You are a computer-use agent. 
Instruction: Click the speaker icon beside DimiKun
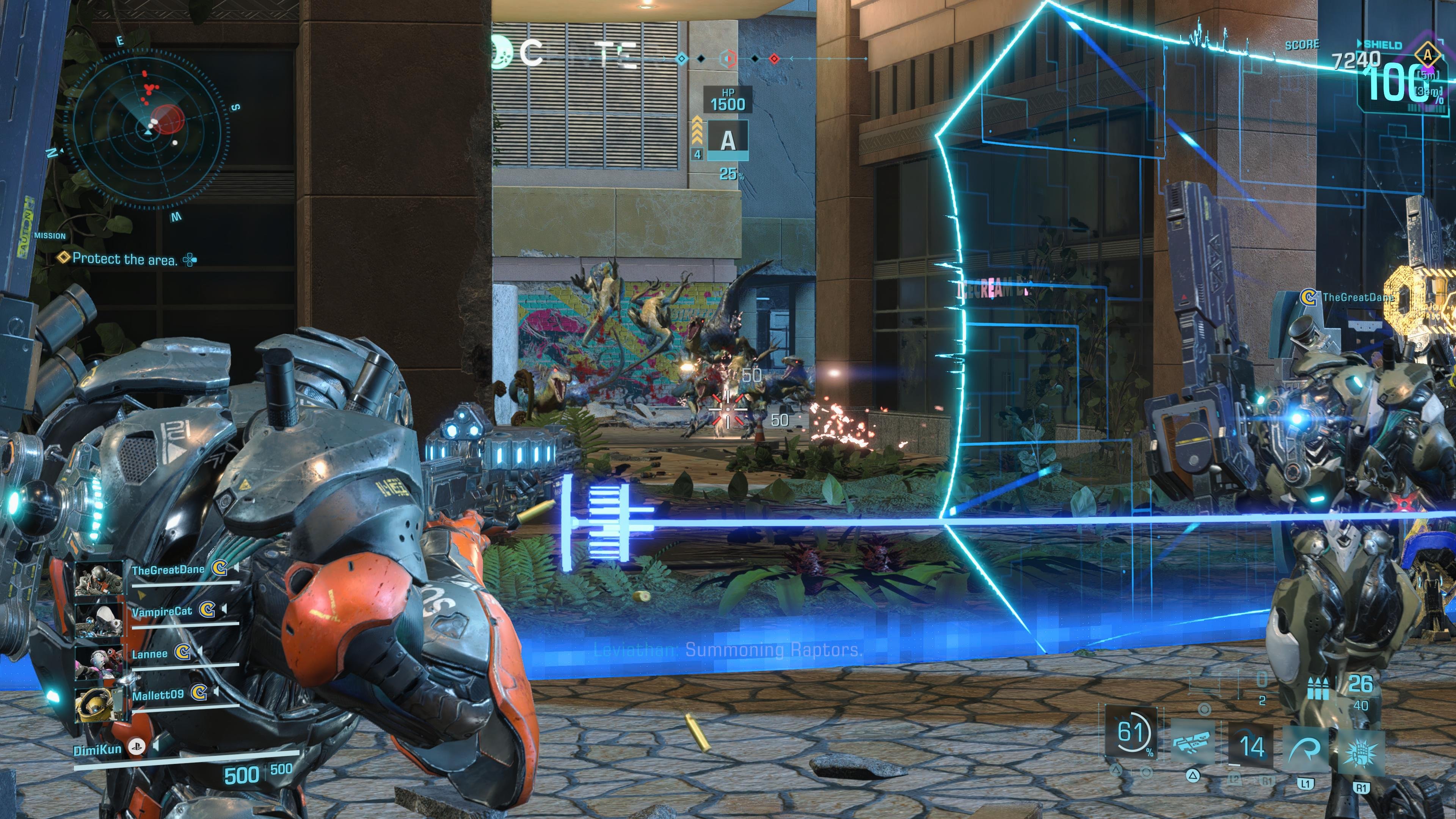click(x=156, y=746)
